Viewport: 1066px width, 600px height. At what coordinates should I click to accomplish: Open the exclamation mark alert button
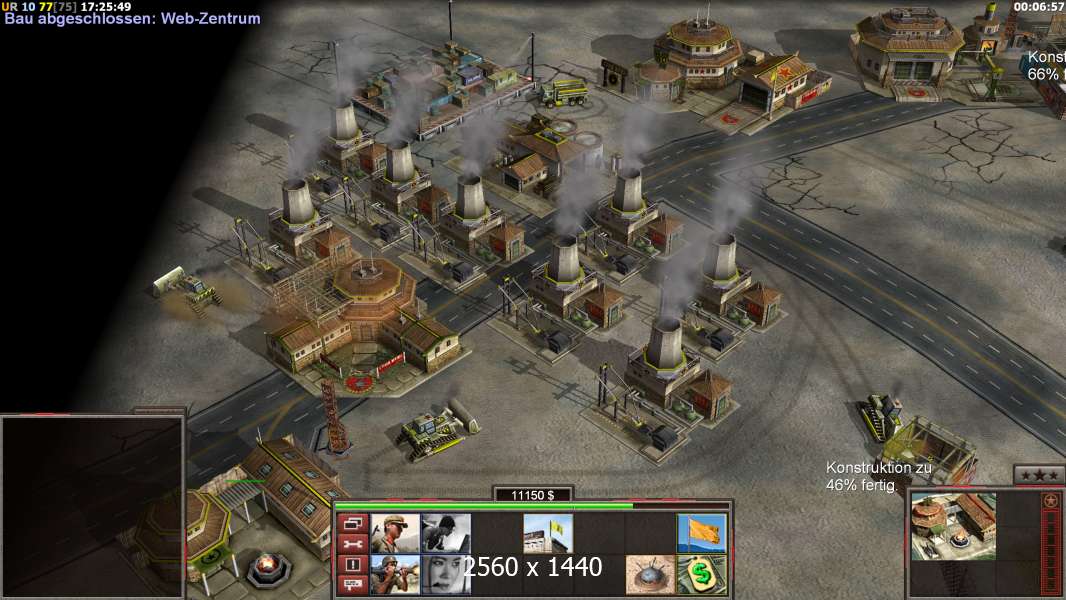[351, 564]
